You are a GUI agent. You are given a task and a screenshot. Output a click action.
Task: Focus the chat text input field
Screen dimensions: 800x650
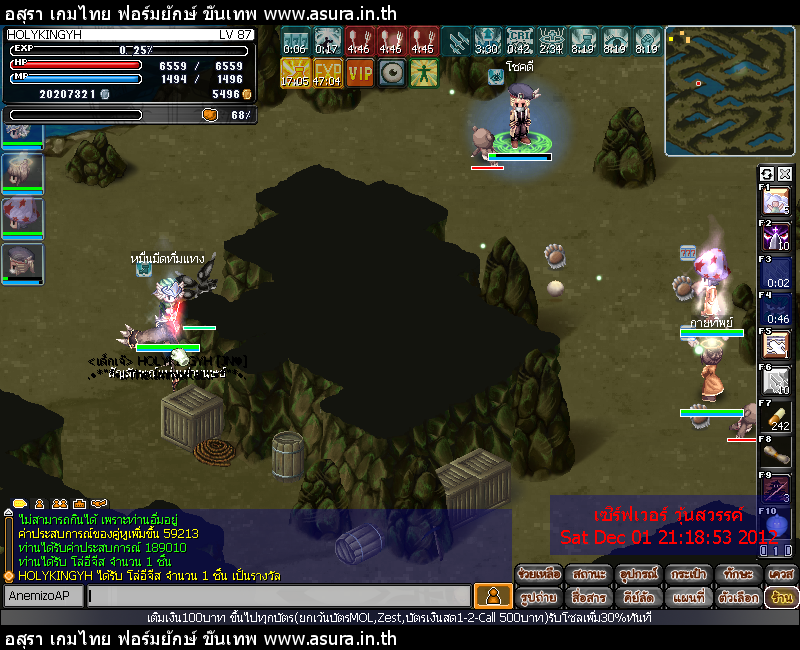tap(278, 596)
